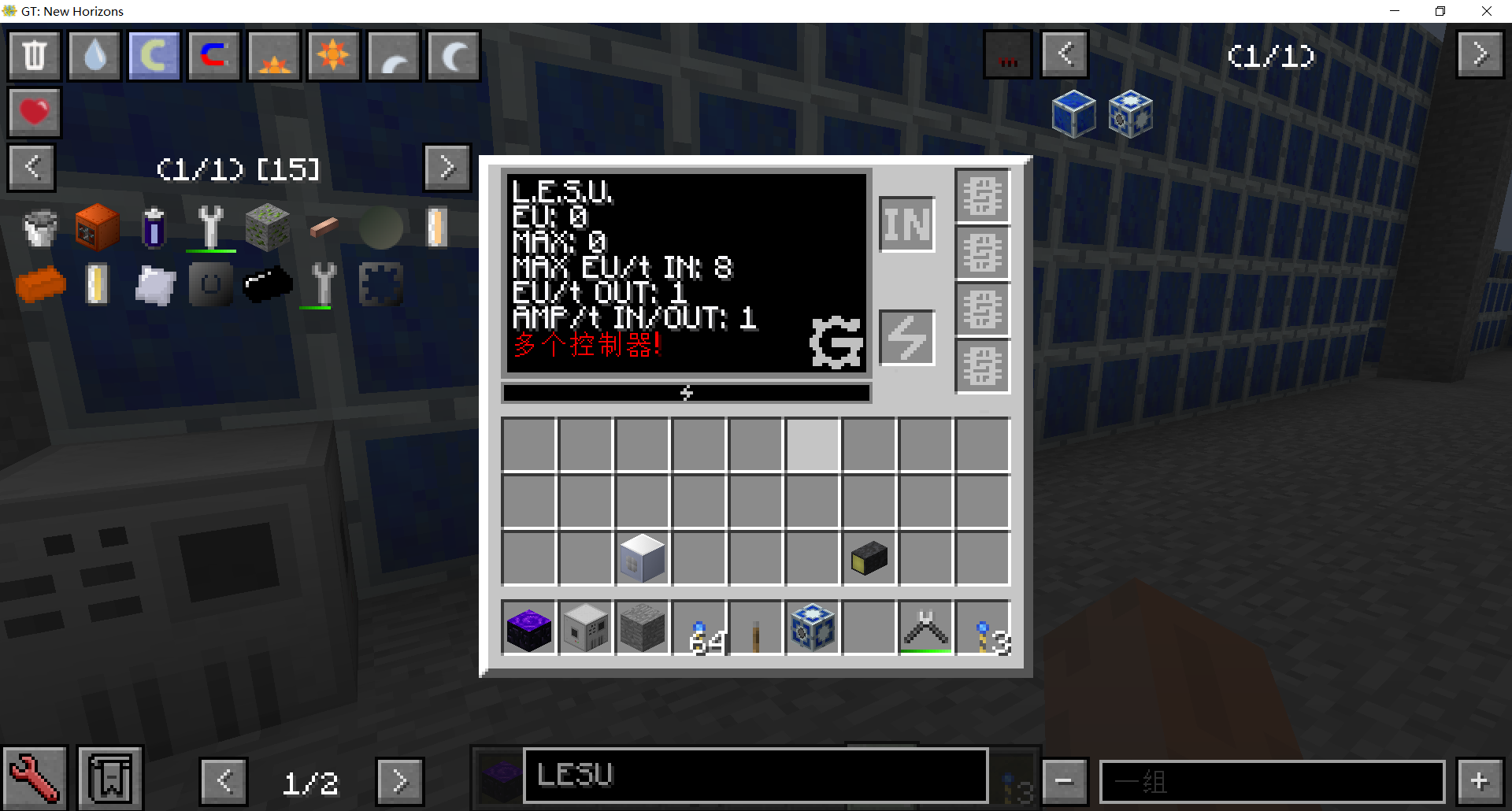Screen dimensions: 1512x811
Task: Set time to midnight with moon icon
Action: 453,55
